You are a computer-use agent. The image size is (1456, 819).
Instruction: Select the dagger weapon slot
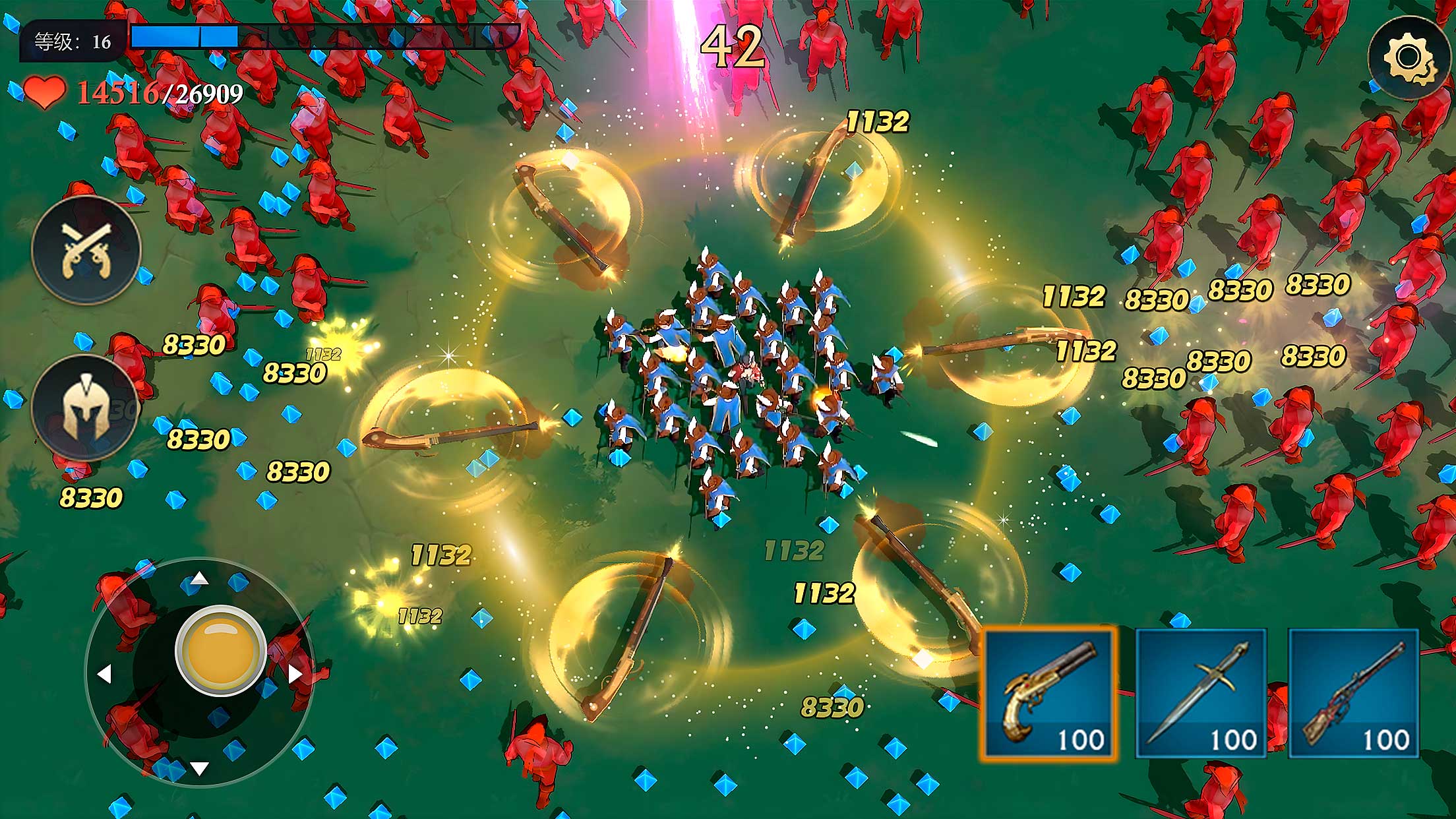(x=1201, y=694)
